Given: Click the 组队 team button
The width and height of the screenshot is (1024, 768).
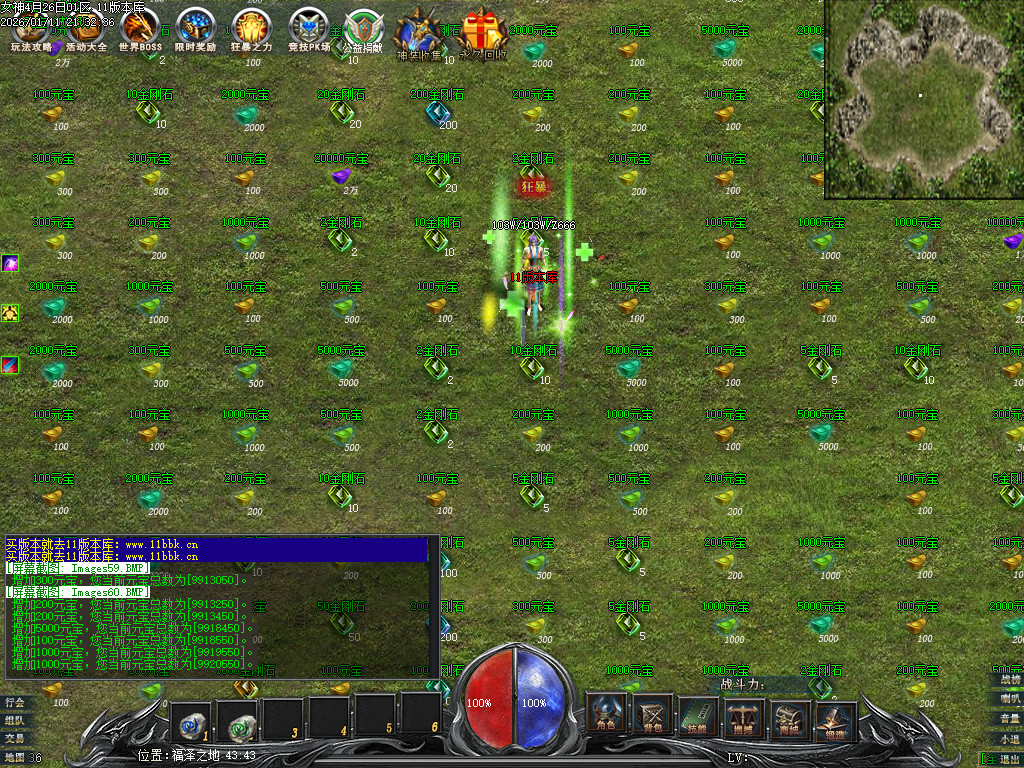Looking at the screenshot, I should (14, 720).
